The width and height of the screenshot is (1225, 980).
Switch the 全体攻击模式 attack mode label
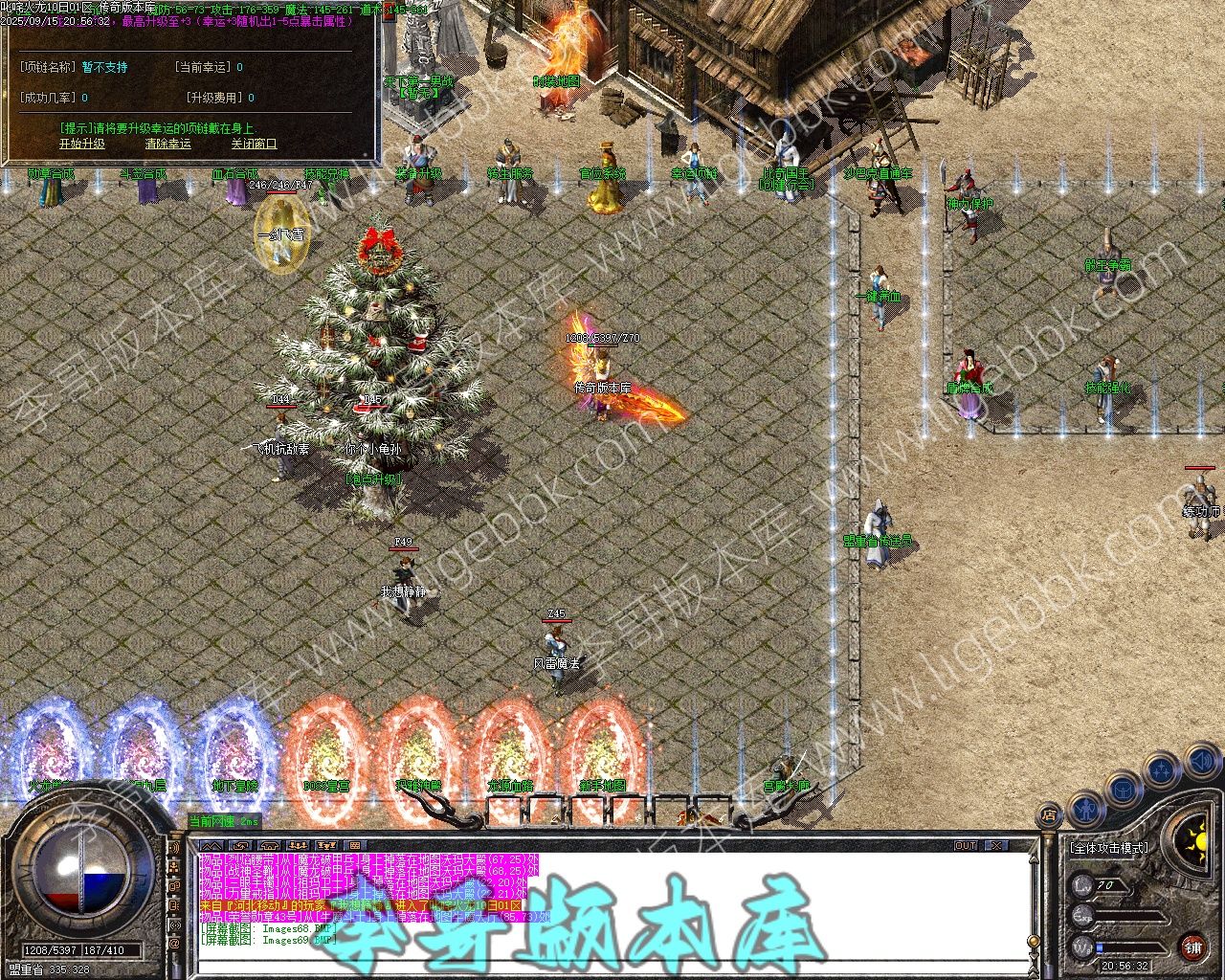click(x=1110, y=848)
